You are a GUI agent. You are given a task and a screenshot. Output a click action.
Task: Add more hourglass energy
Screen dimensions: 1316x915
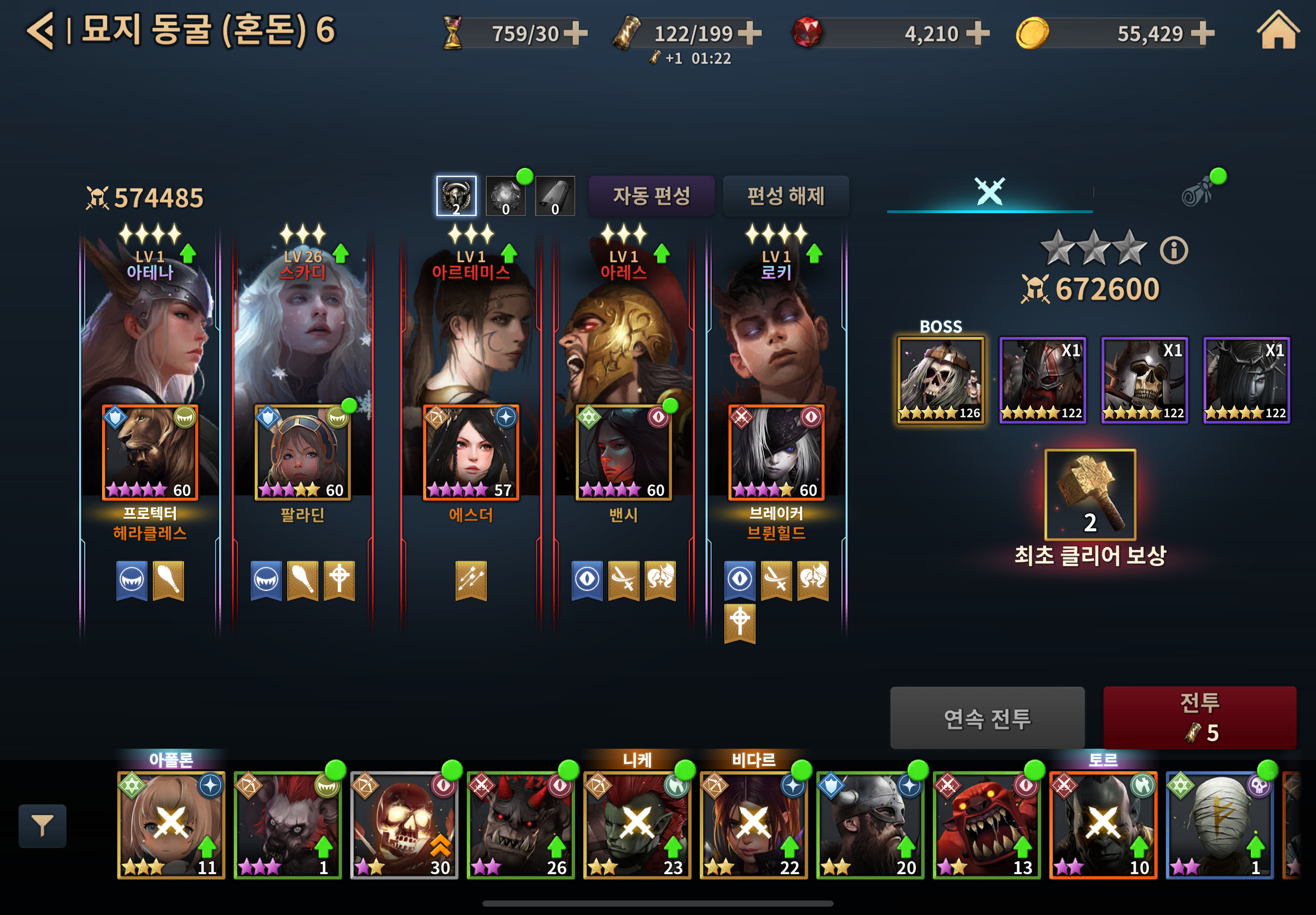coord(576,33)
